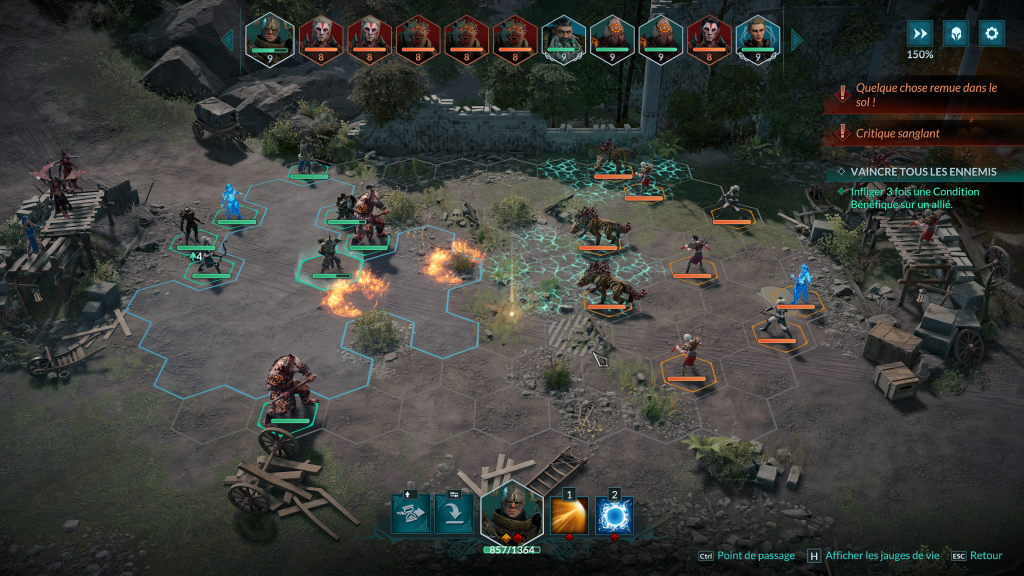Open the gear settings menu
The image size is (1024, 576).
[x=992, y=33]
